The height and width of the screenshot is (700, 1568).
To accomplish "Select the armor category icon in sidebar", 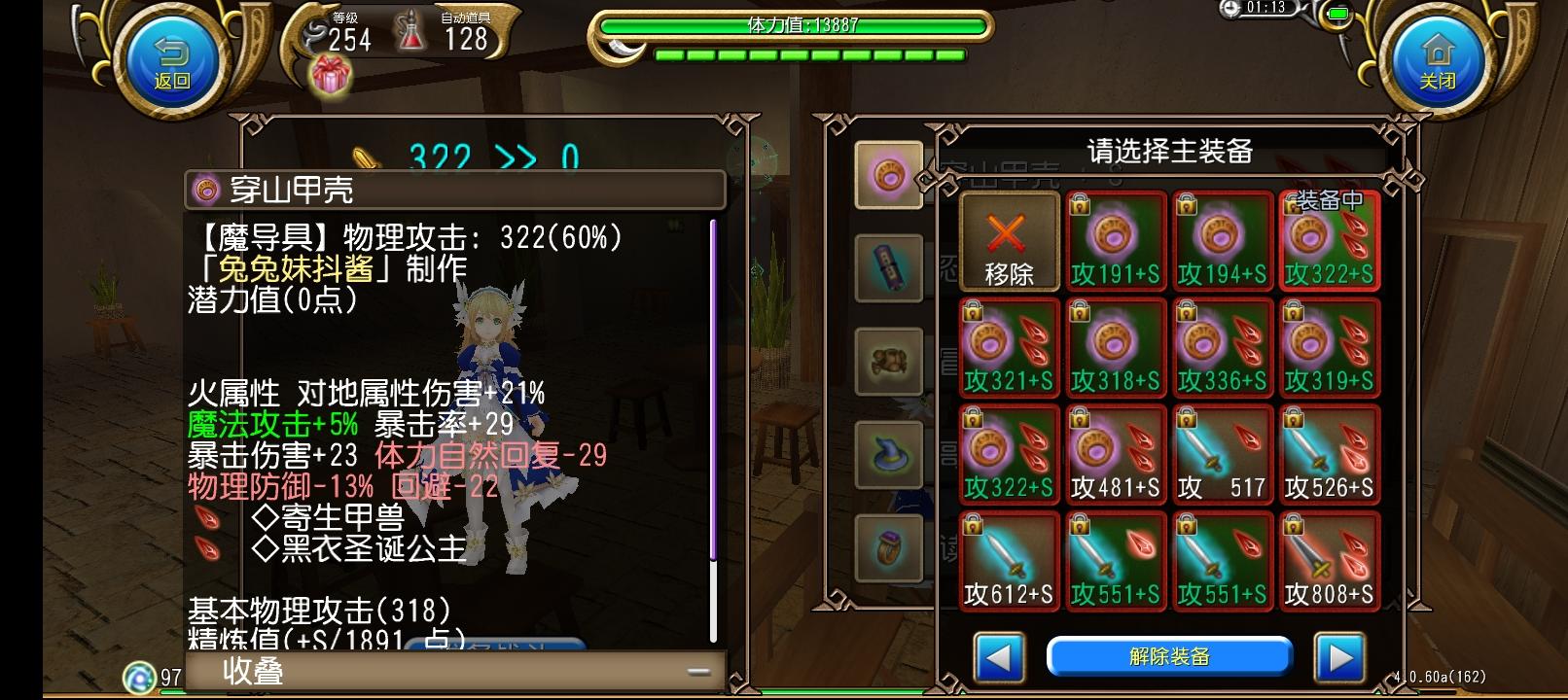I will click(x=887, y=362).
